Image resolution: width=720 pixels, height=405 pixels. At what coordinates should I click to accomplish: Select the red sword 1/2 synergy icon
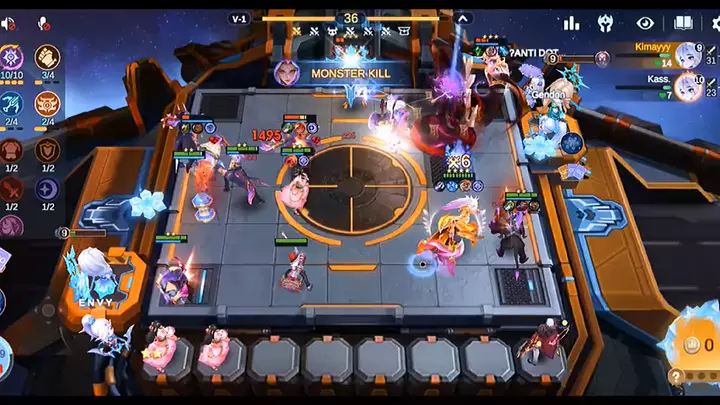tap(12, 189)
